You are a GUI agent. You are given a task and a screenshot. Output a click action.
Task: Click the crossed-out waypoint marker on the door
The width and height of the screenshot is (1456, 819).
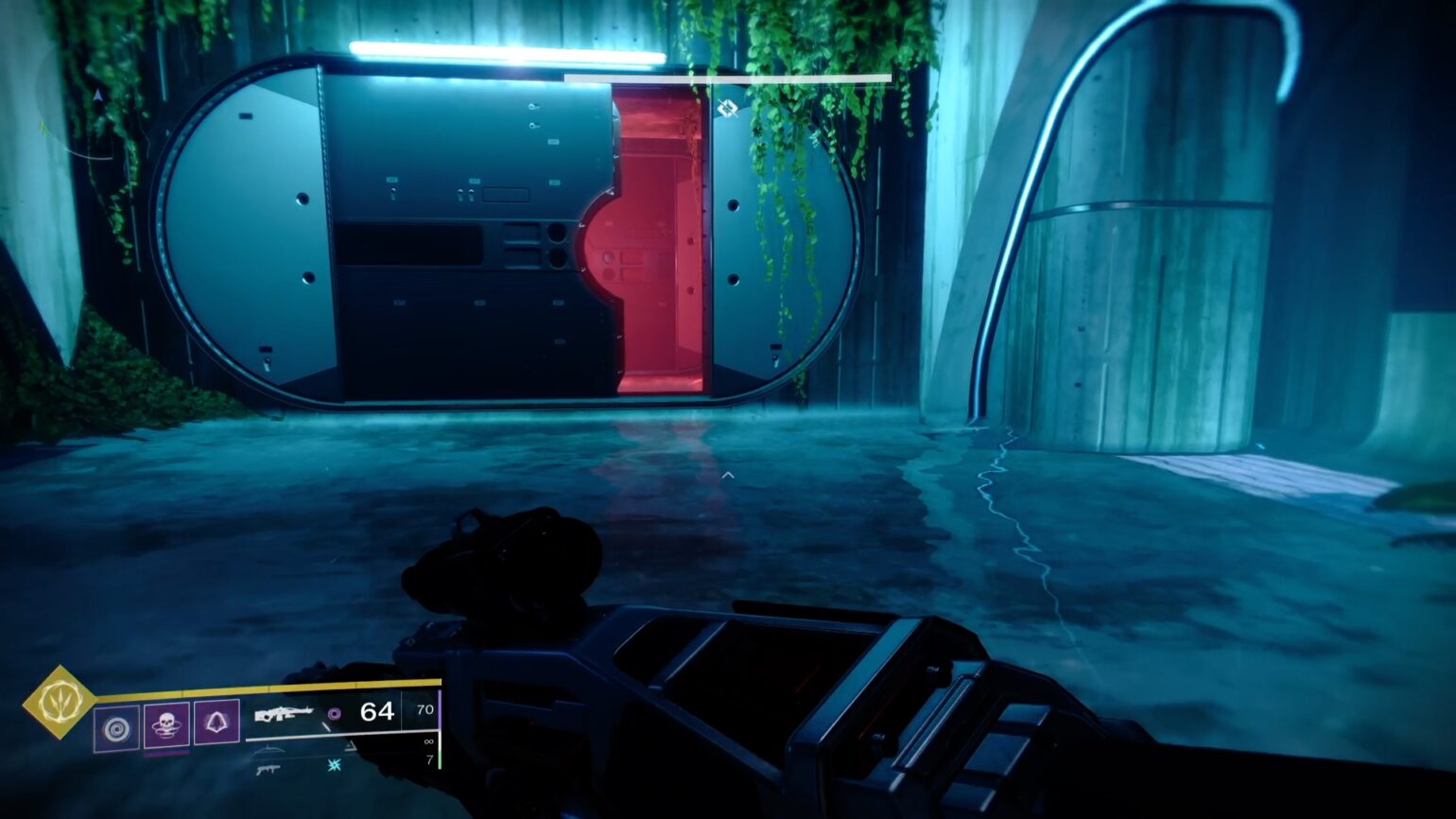click(x=726, y=110)
